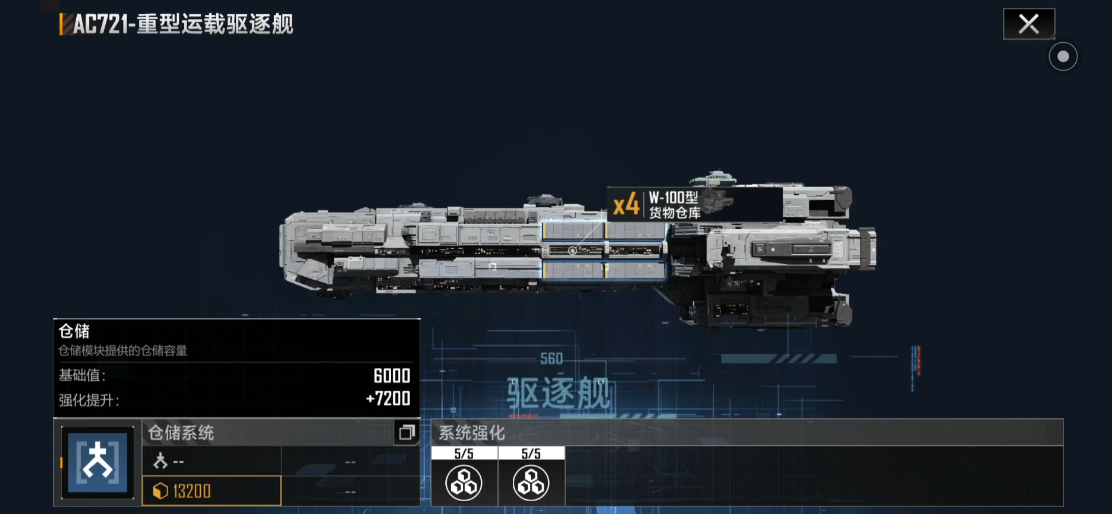
Task: Click the round record dot overlay button
Action: (1063, 57)
